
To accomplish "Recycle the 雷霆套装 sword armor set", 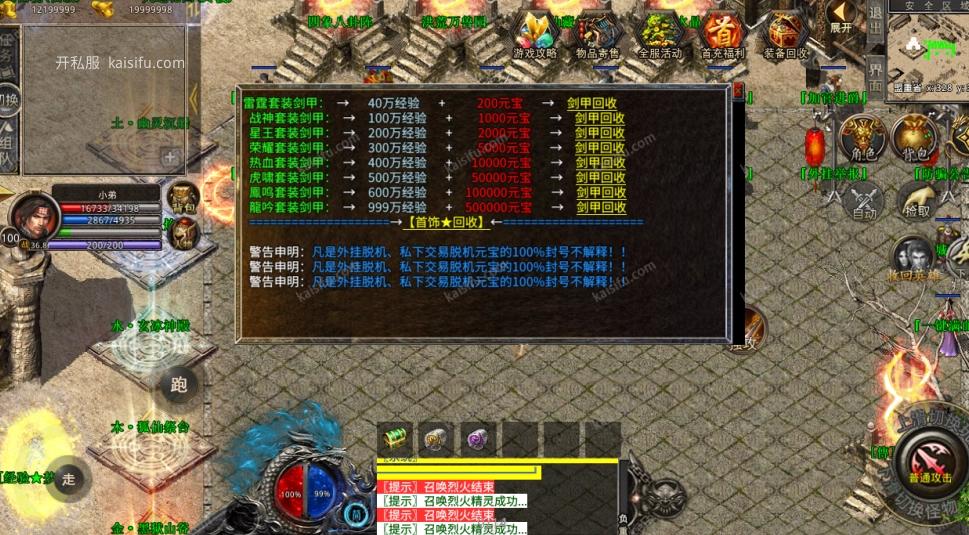I will tap(592, 103).
